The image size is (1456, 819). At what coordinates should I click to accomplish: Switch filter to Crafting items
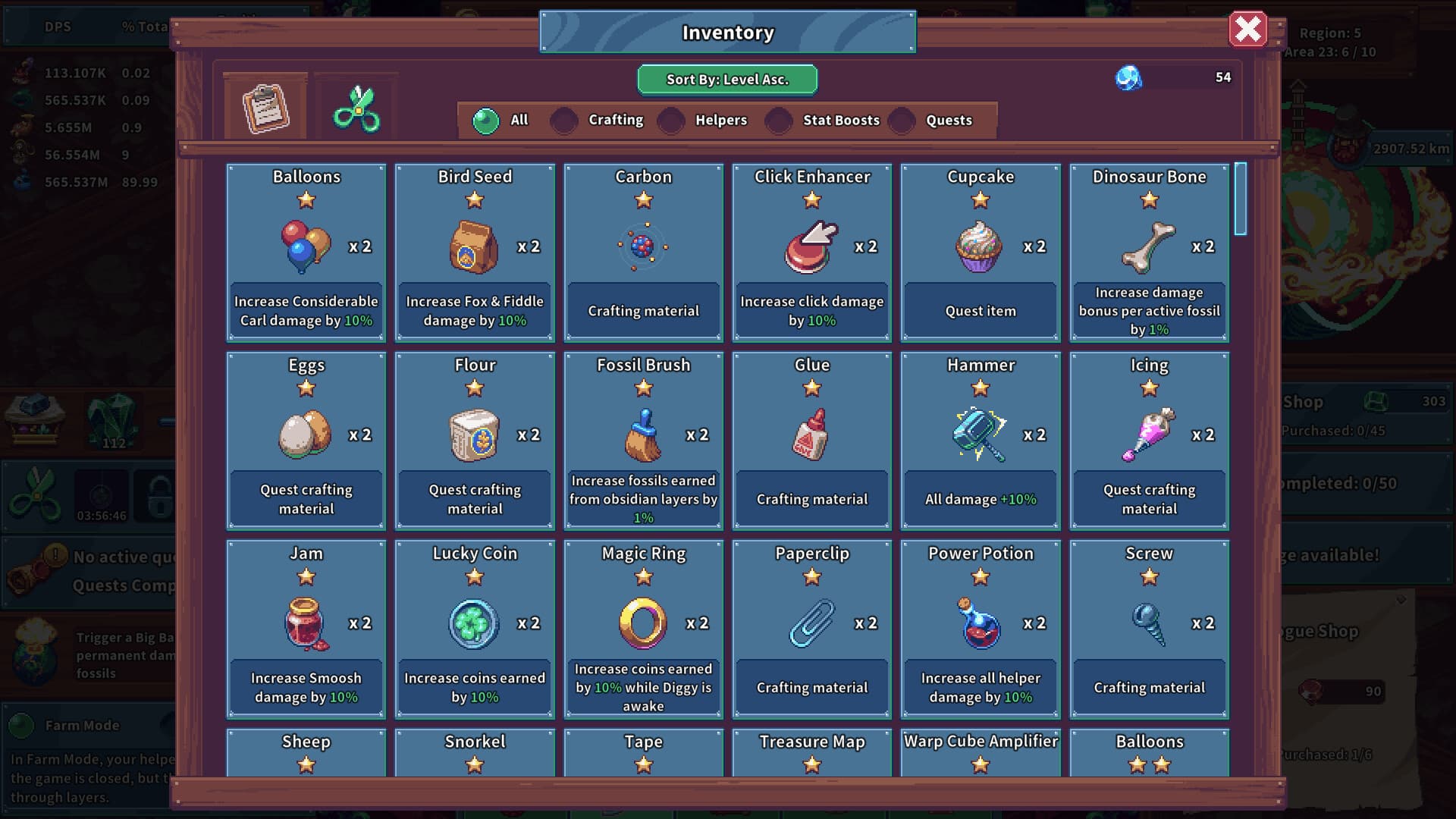coord(563,121)
